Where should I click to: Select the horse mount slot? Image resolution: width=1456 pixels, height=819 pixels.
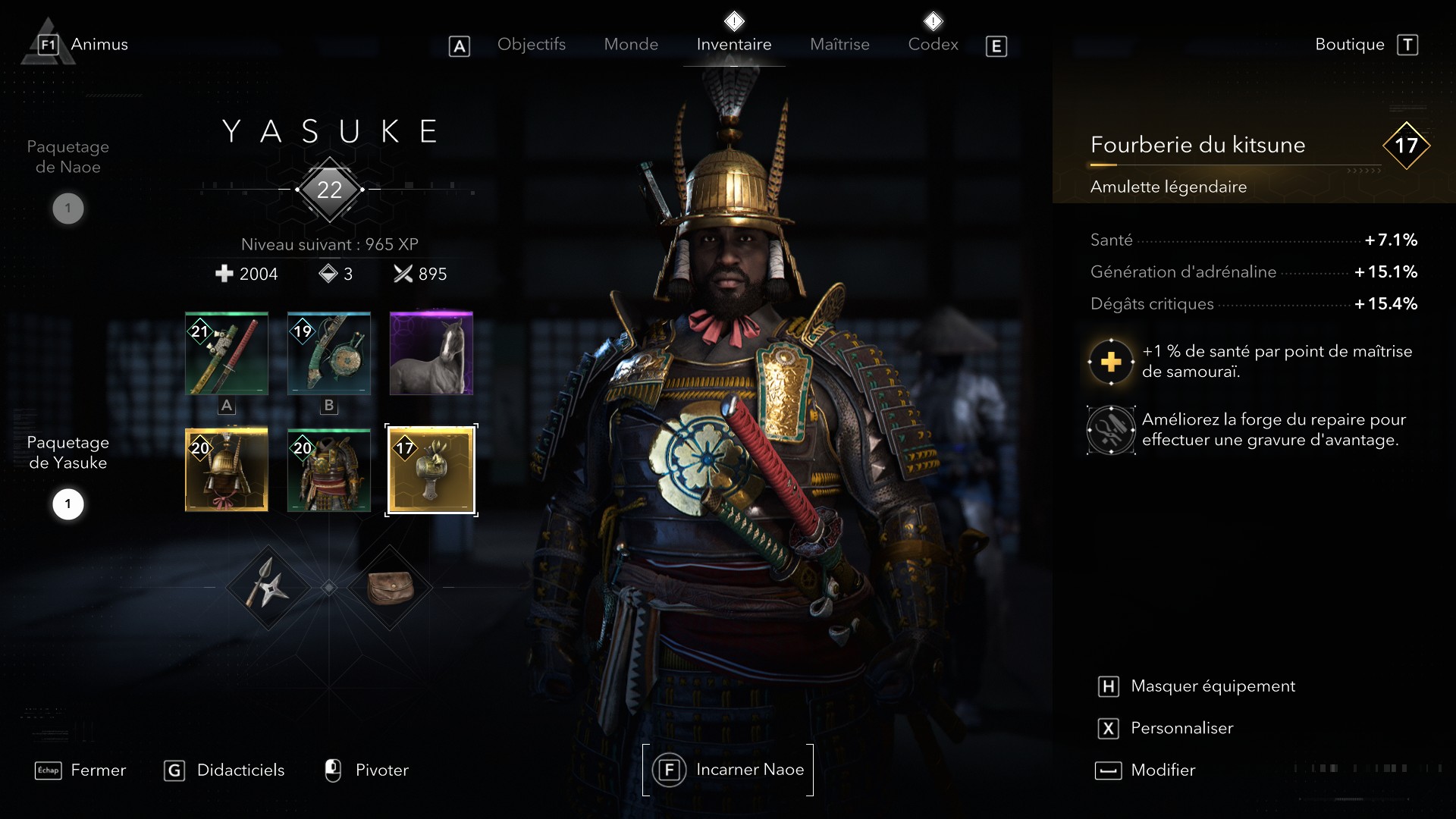(431, 353)
